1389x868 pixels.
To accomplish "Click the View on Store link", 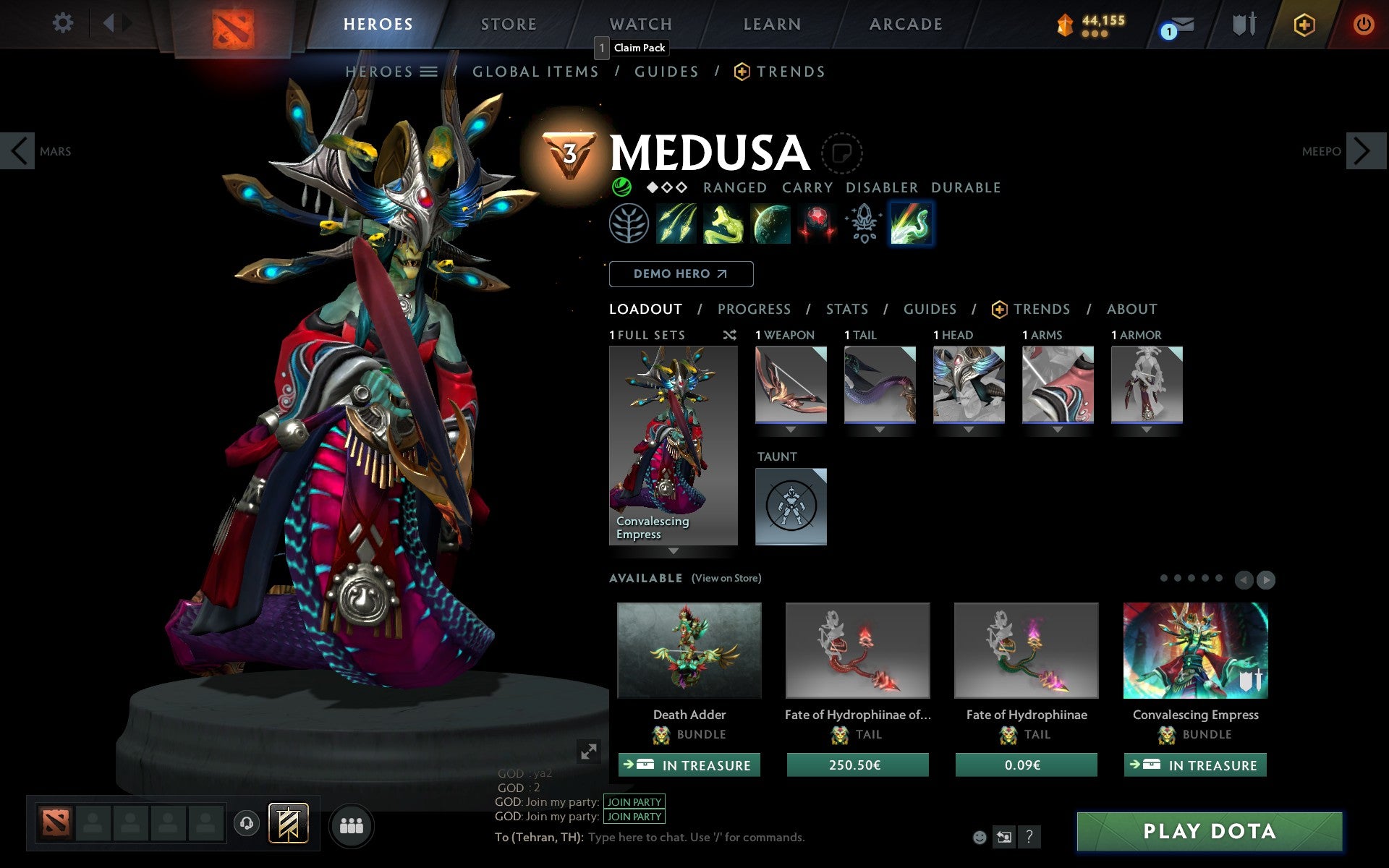I will (726, 578).
